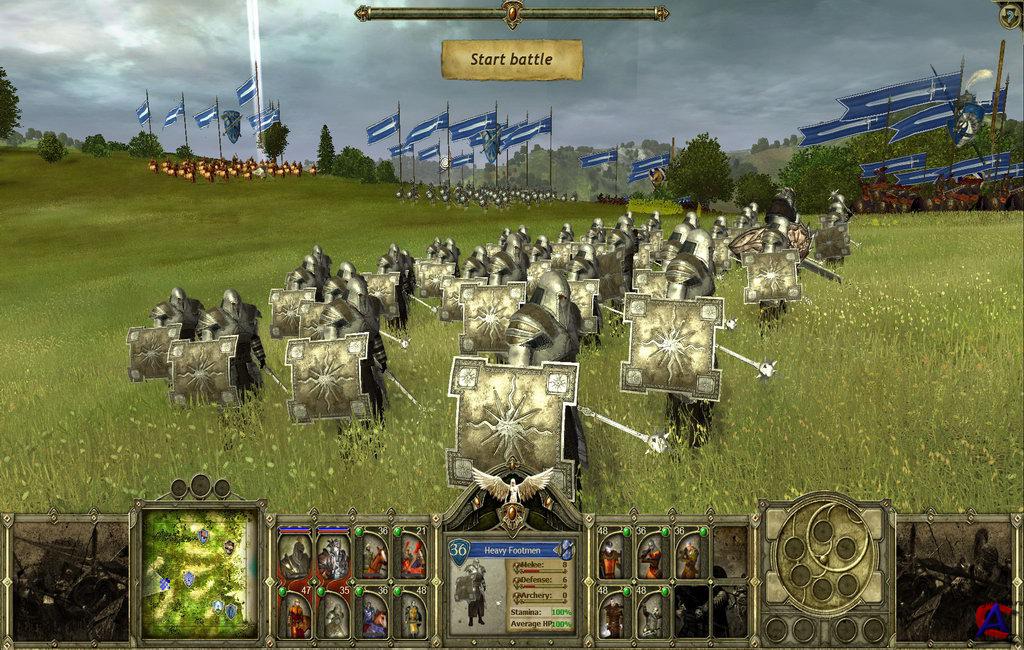Viewport: 1024px width, 650px height.
Task: Click the Start battle button
Action: tap(511, 60)
